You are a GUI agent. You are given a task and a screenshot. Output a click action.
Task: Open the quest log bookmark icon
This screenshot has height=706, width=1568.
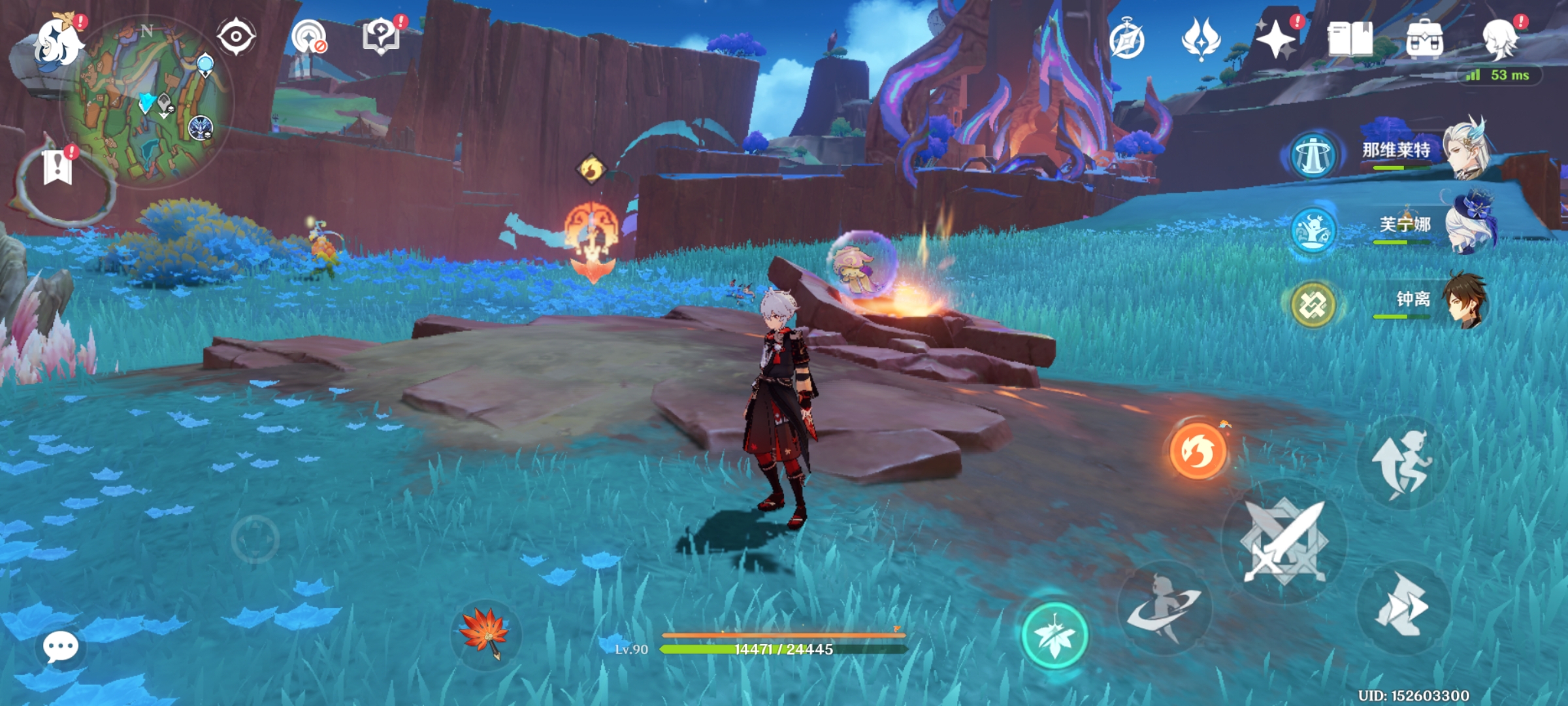click(57, 168)
